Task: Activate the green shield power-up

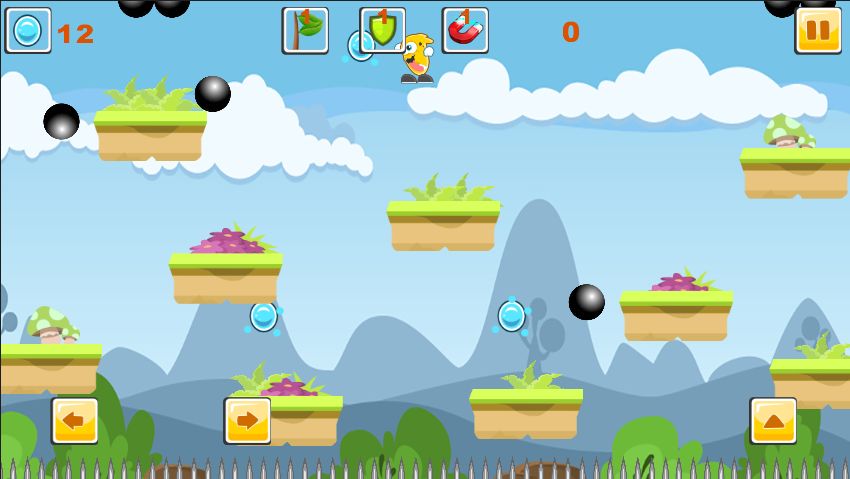Action: tap(383, 30)
